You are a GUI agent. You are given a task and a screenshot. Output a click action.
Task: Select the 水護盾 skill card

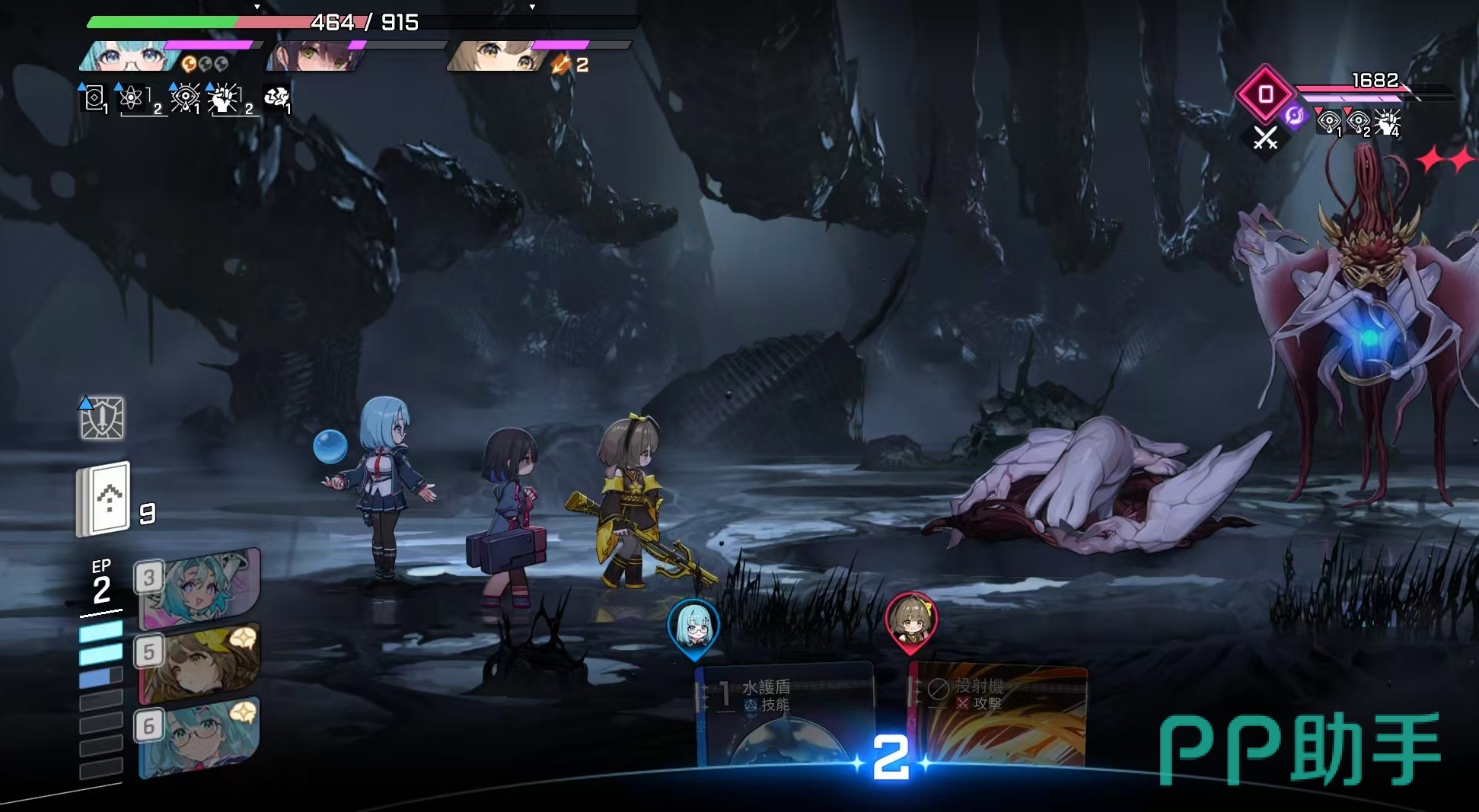tap(784, 714)
